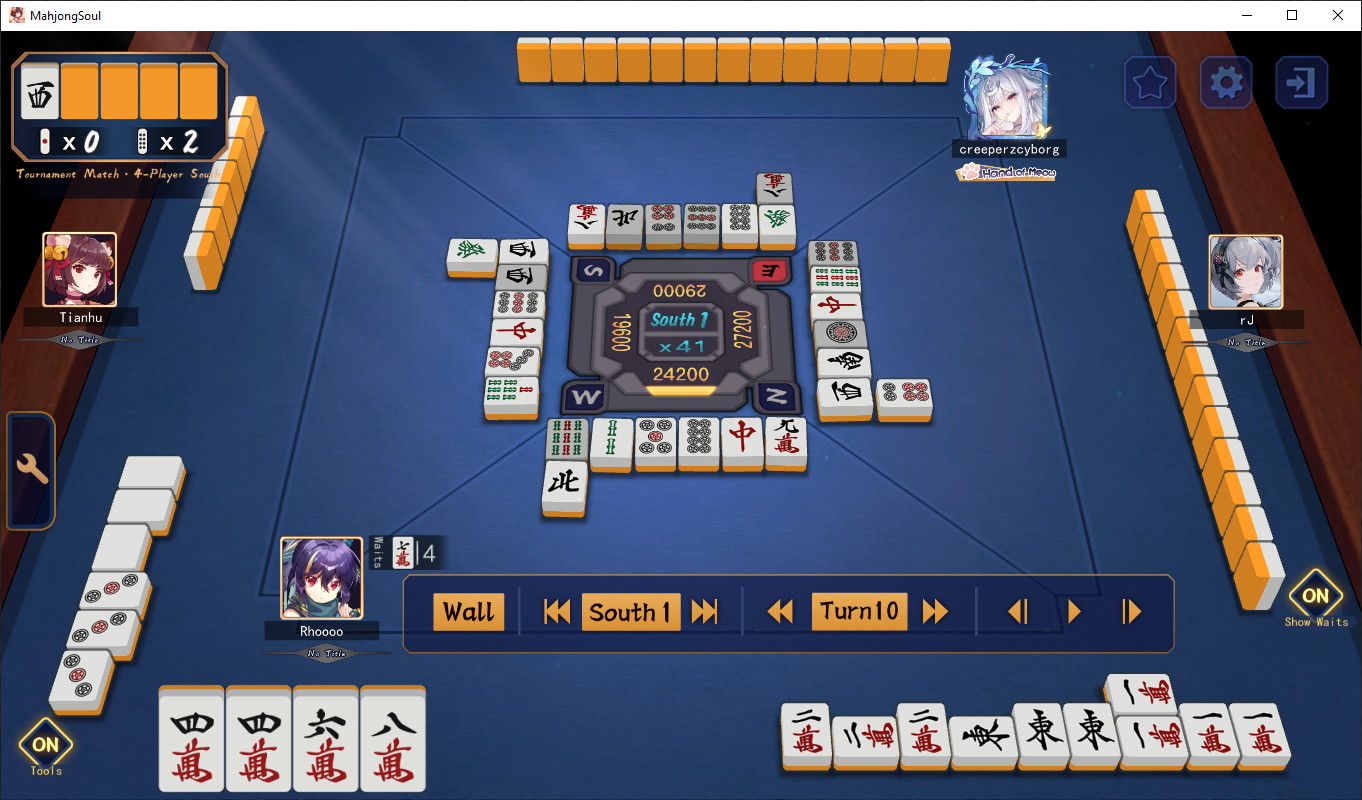Disable the Tools toggle in the corner
The width and height of the screenshot is (1362, 800).
pyautogui.click(x=45, y=744)
